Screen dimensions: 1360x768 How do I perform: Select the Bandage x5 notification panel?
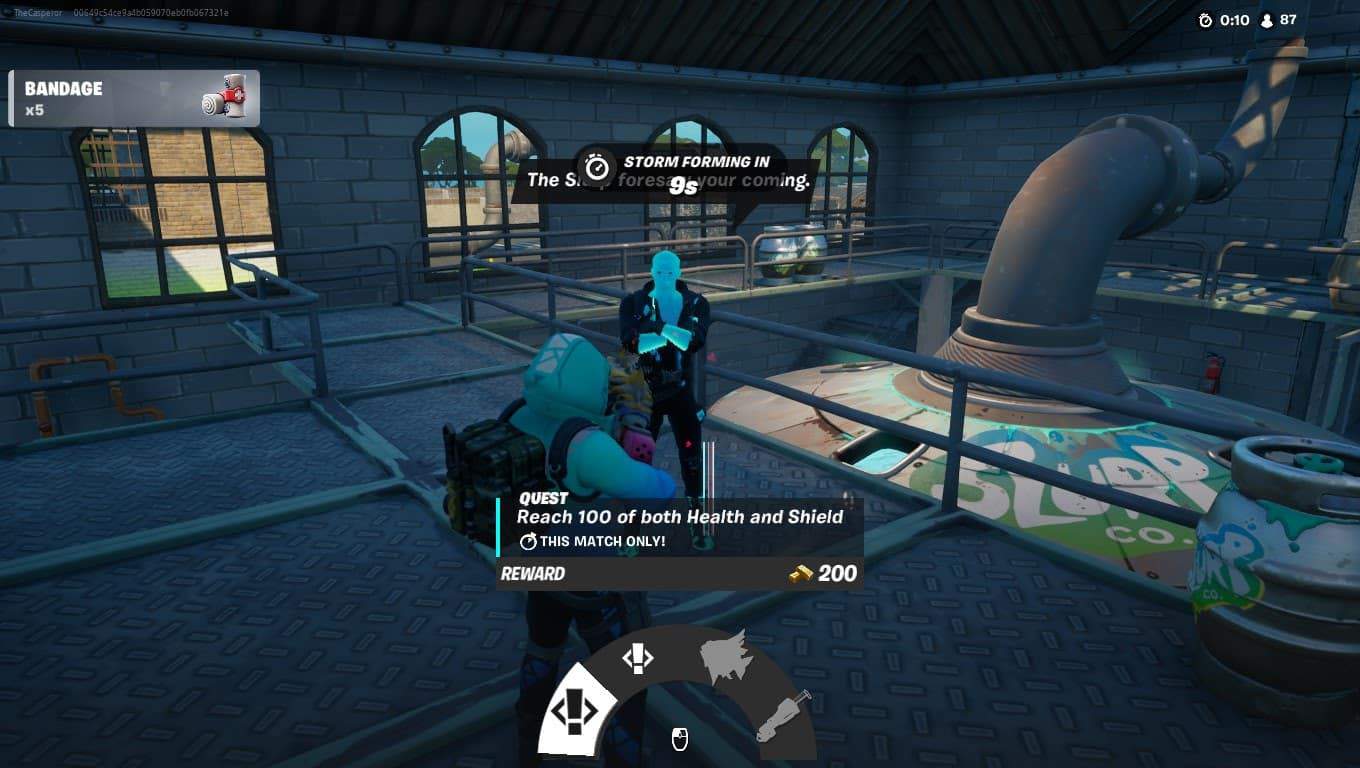click(135, 96)
